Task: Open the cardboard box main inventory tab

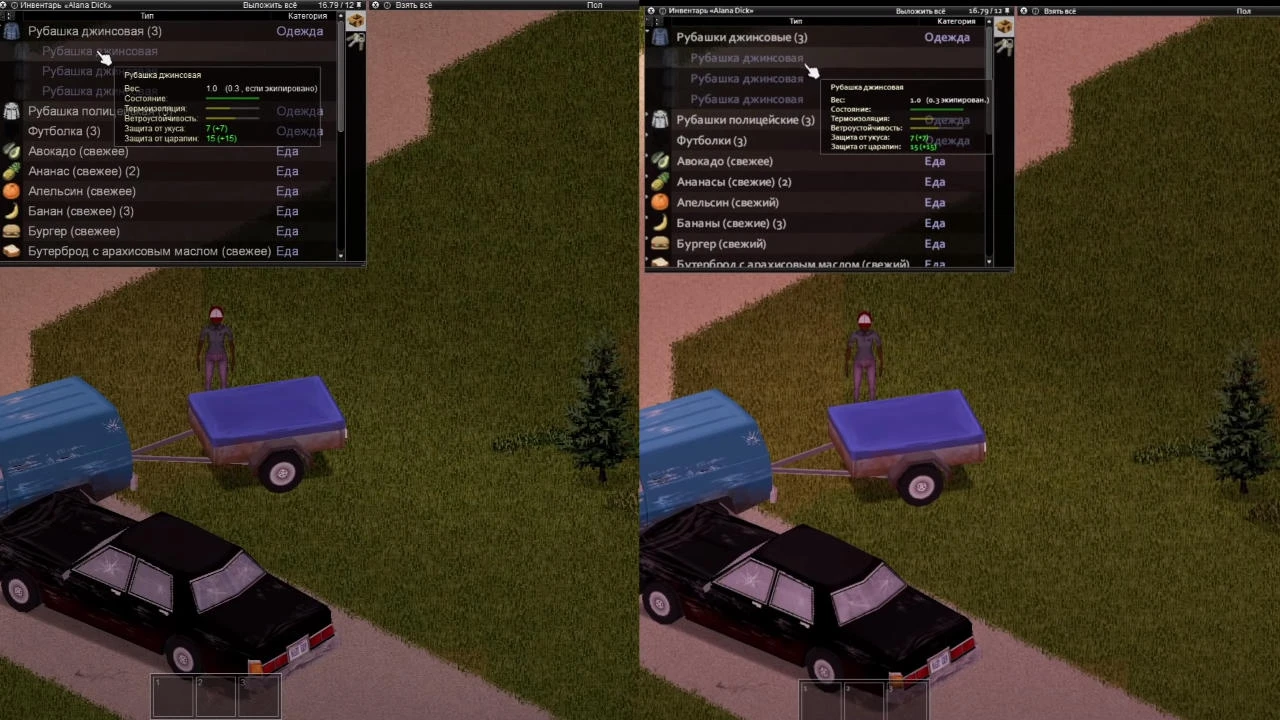Action: point(355,21)
